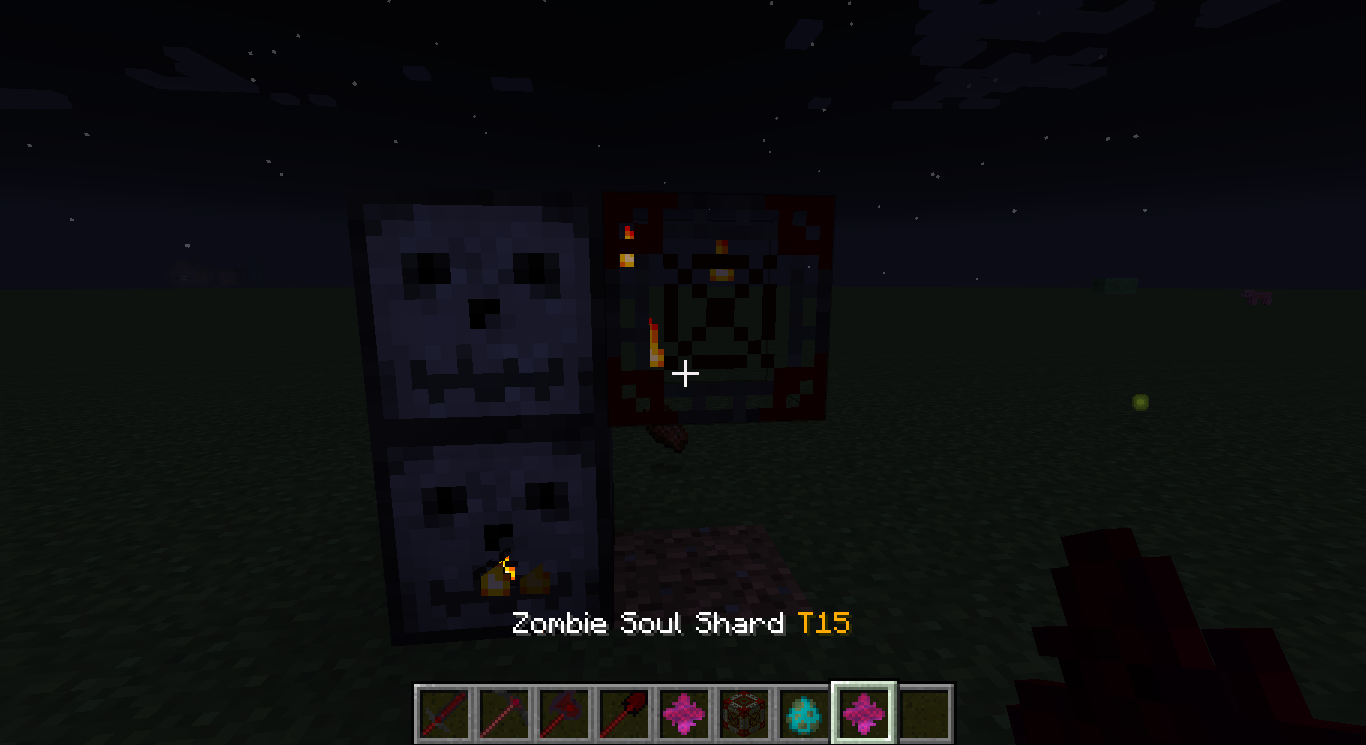Click the Zombie Soul Shard tooltip text
Screen dimensions: 1366x745
click(646, 623)
